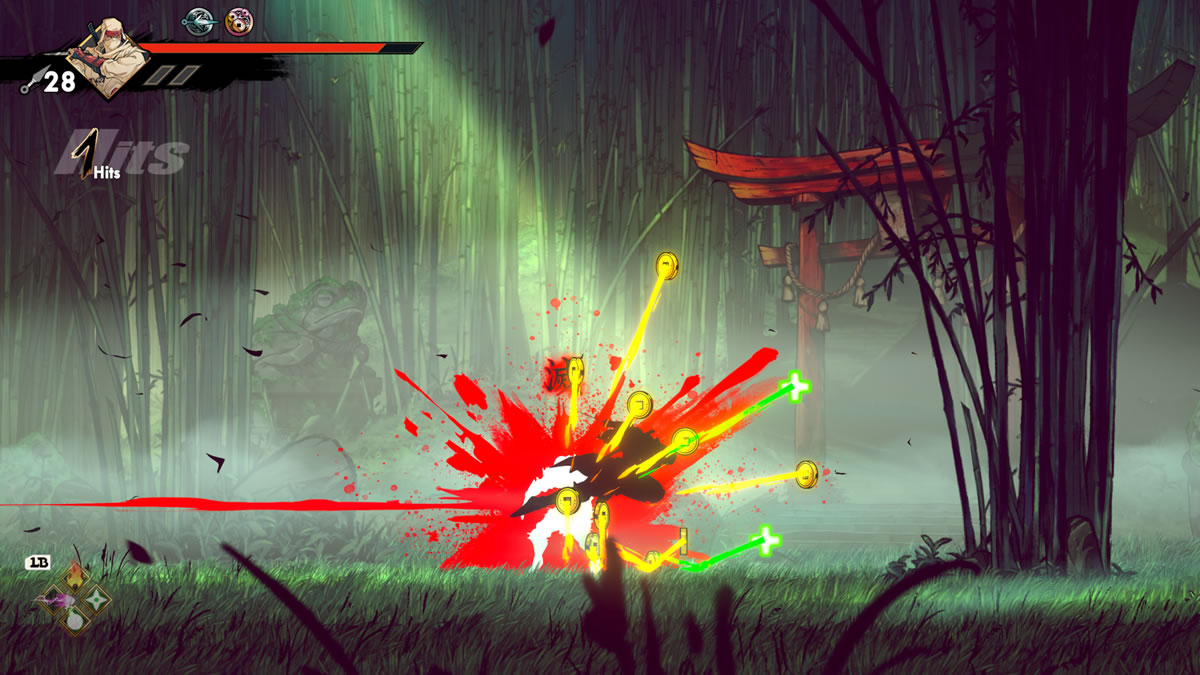Select the purple flame ninpo icon

click(x=52, y=599)
